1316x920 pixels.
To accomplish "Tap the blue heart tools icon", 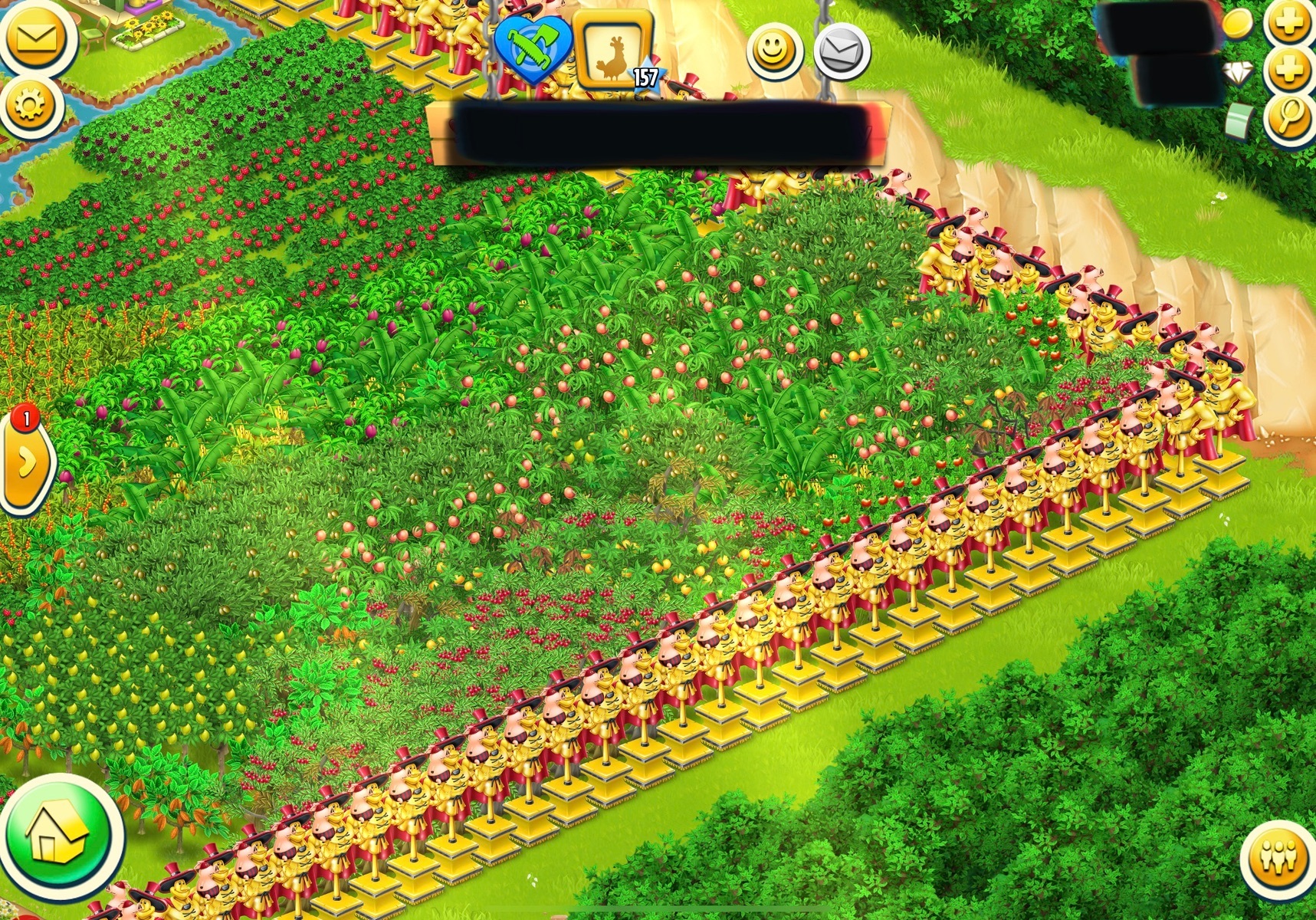I will (532, 48).
